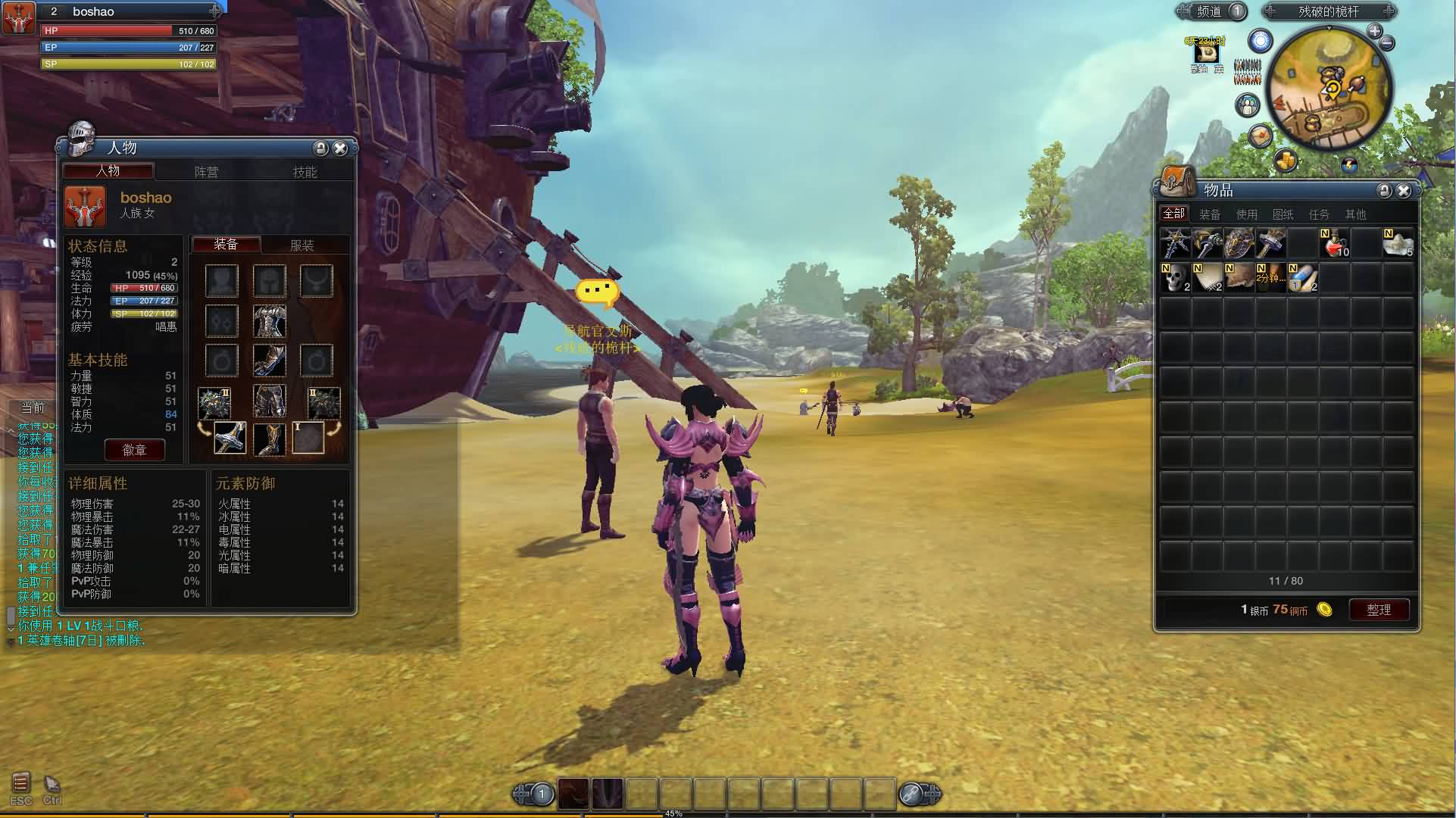Zoom out the minimap with minus button
Screen dimensions: 1456x818
tap(1387, 44)
